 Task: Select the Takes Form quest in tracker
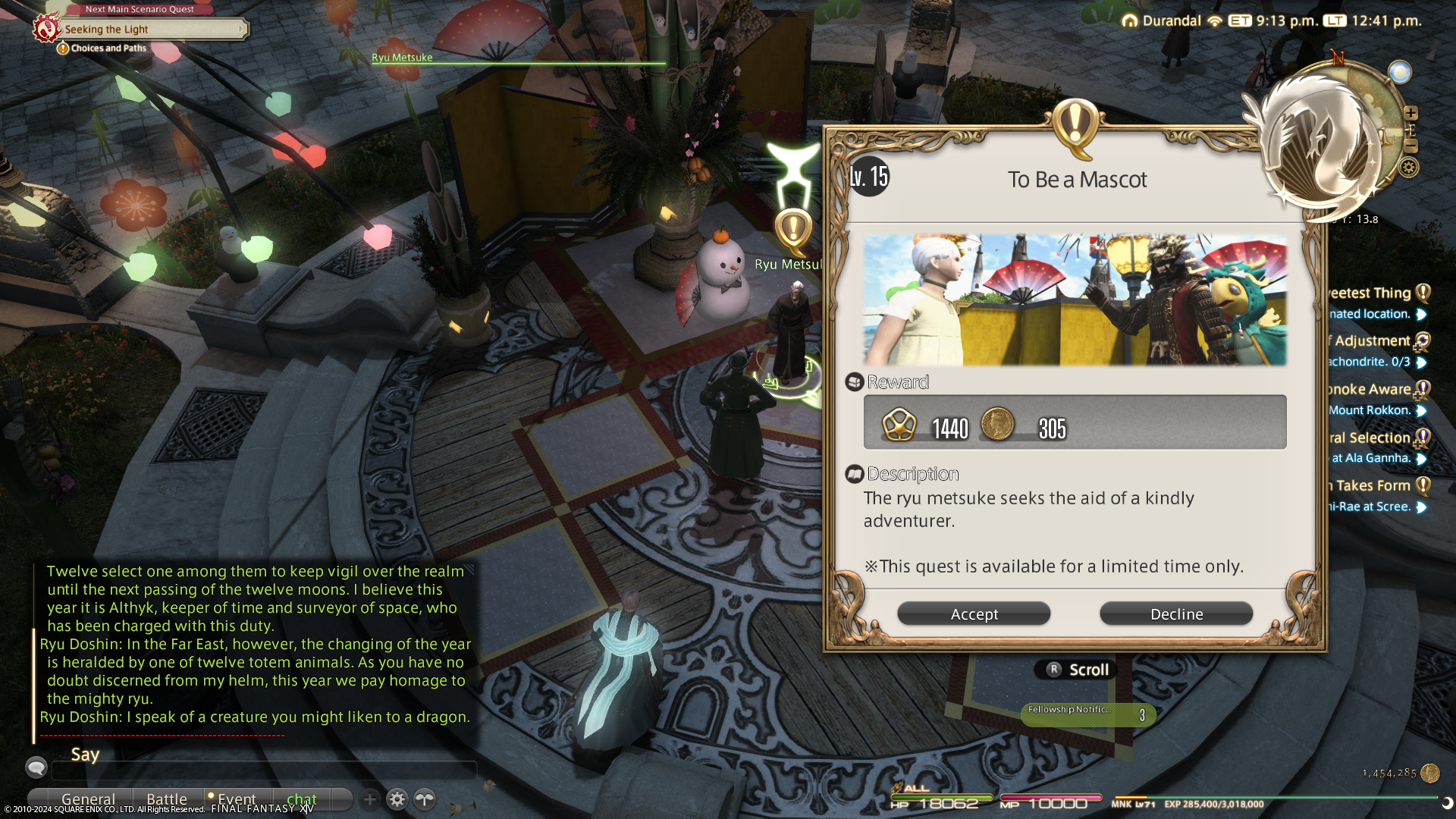click(1373, 486)
